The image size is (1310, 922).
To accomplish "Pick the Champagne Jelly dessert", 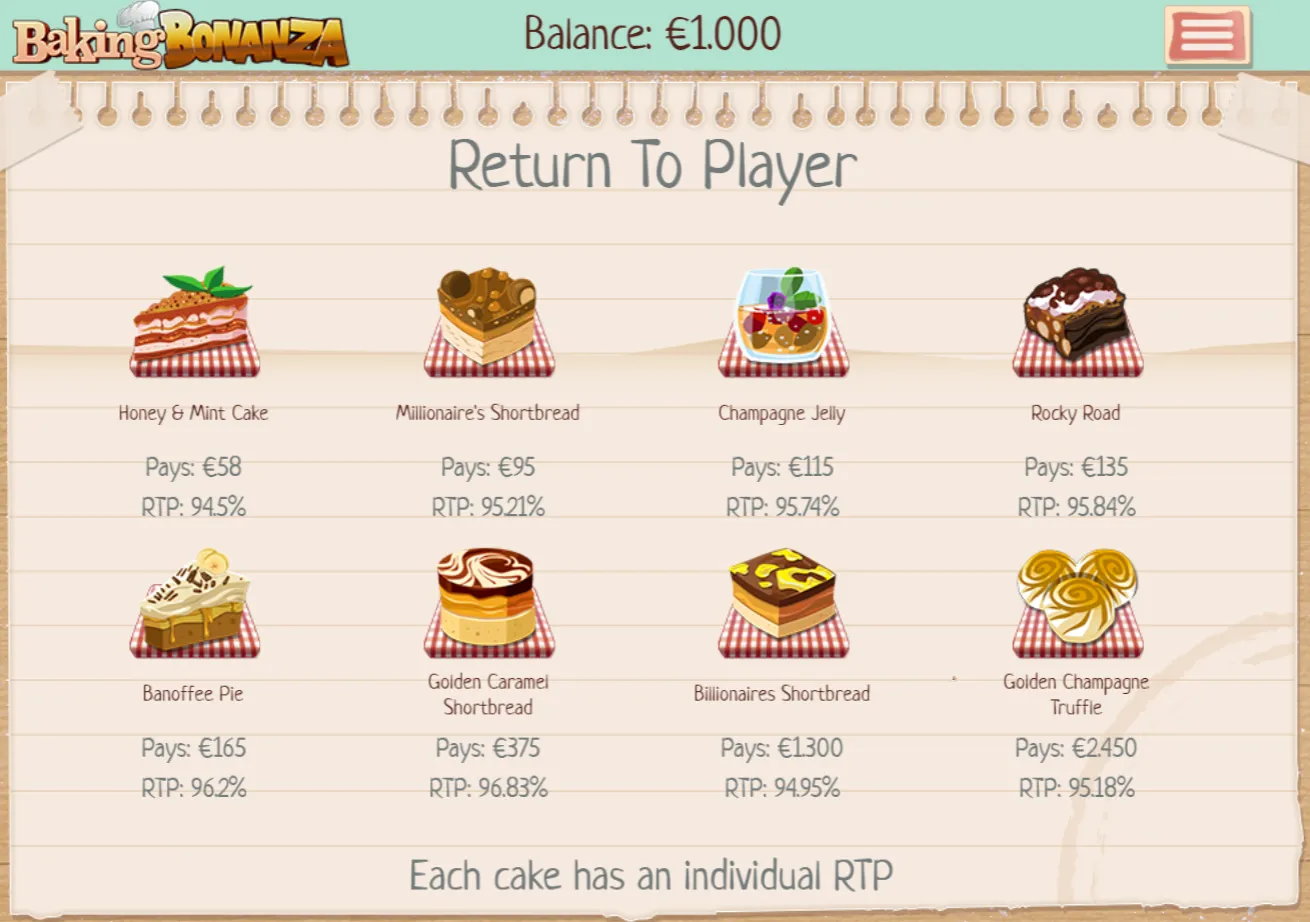I will tap(783, 320).
